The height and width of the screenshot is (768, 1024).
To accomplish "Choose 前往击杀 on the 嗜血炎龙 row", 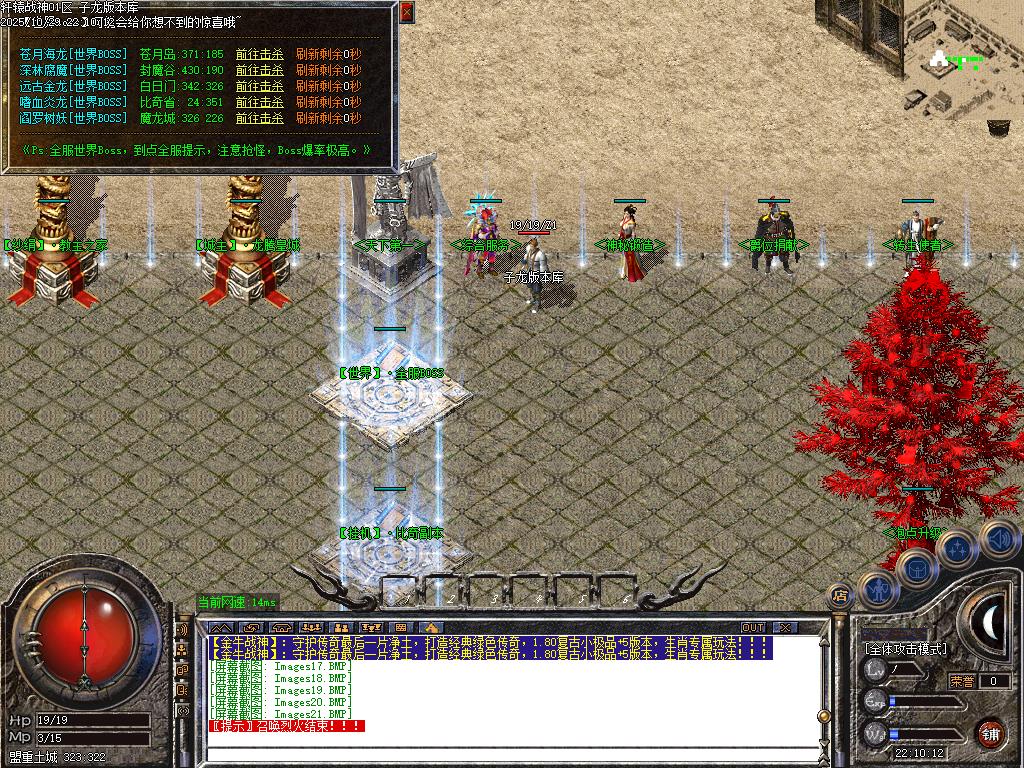I will click(x=259, y=102).
